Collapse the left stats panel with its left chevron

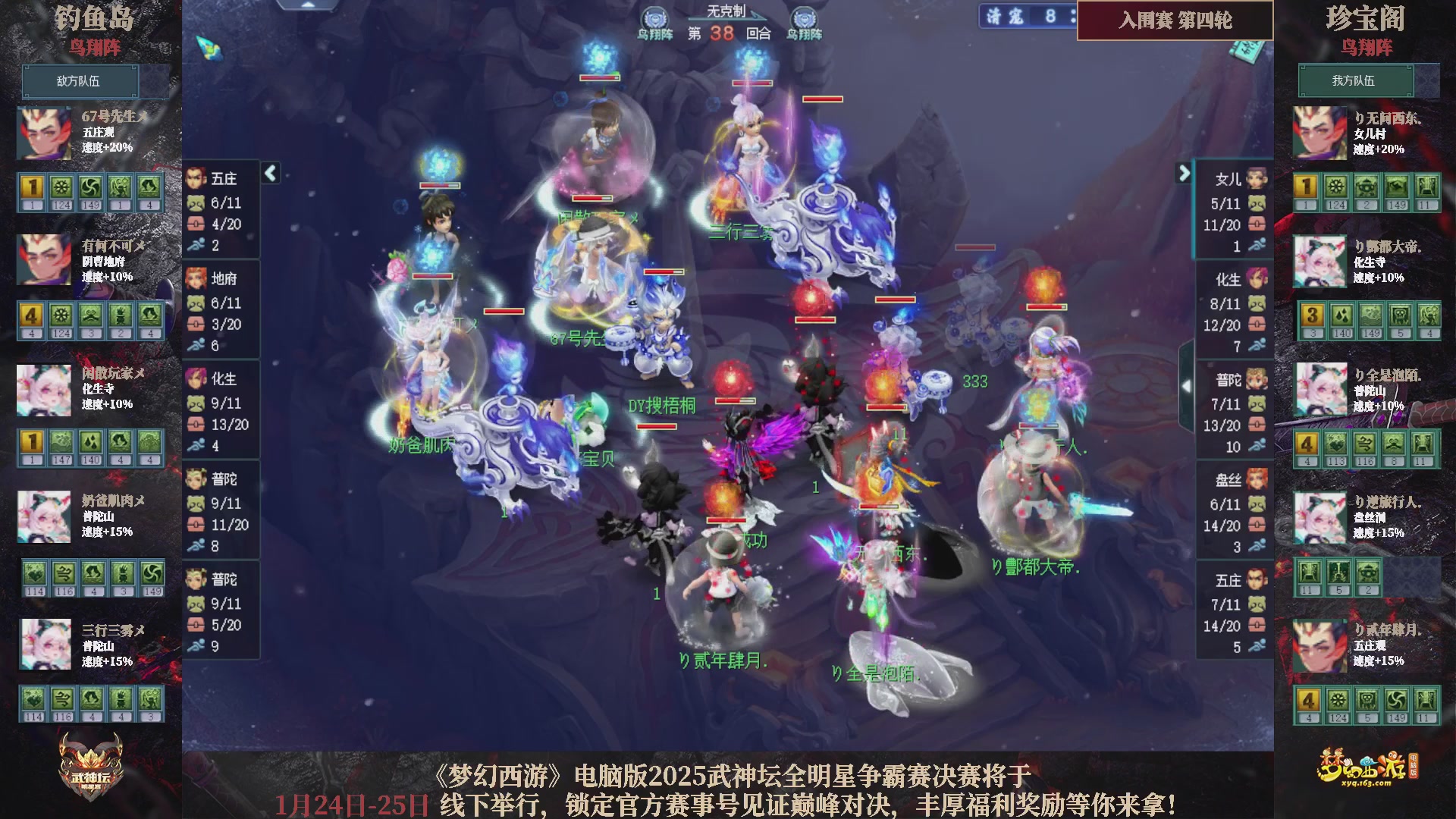click(x=269, y=173)
